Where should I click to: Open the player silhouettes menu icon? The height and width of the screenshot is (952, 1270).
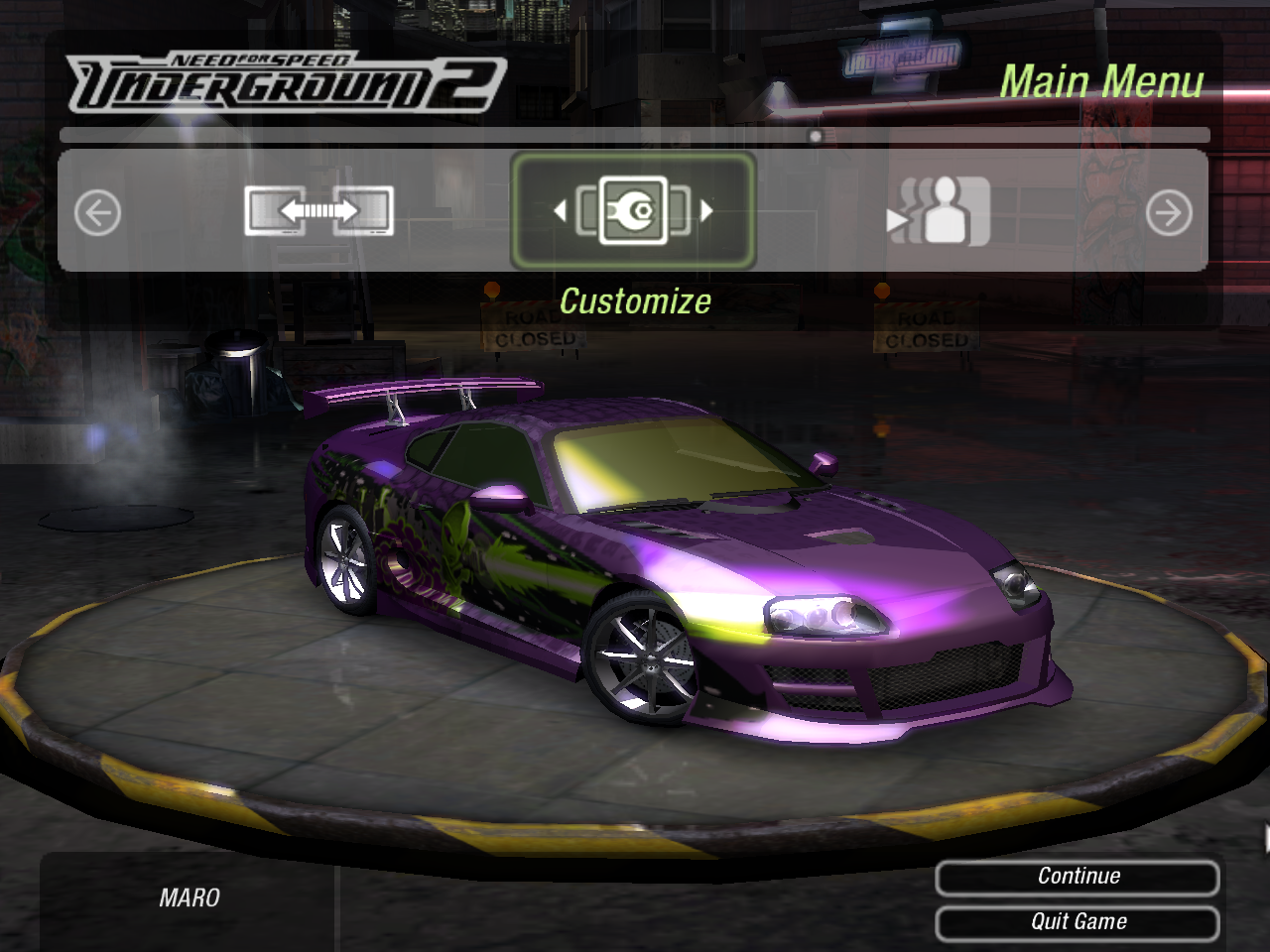(939, 211)
